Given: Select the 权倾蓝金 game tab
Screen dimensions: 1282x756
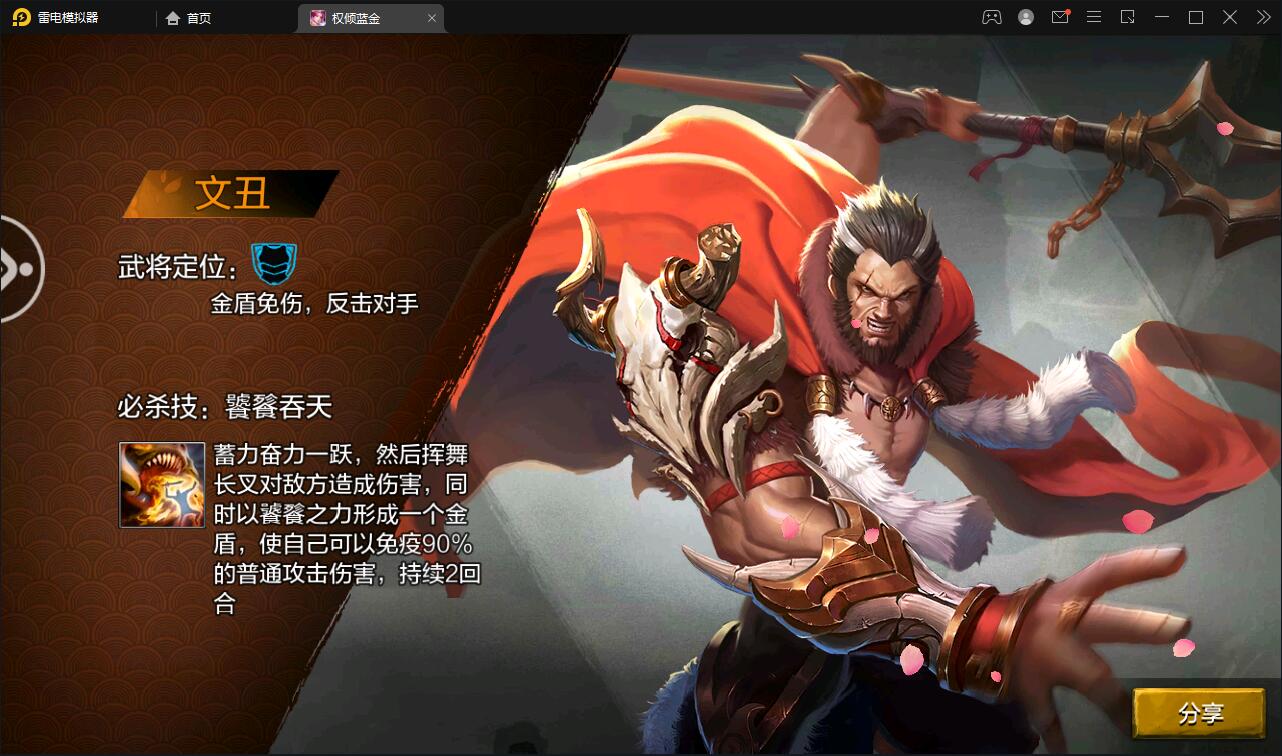Looking at the screenshot, I should point(365,17).
